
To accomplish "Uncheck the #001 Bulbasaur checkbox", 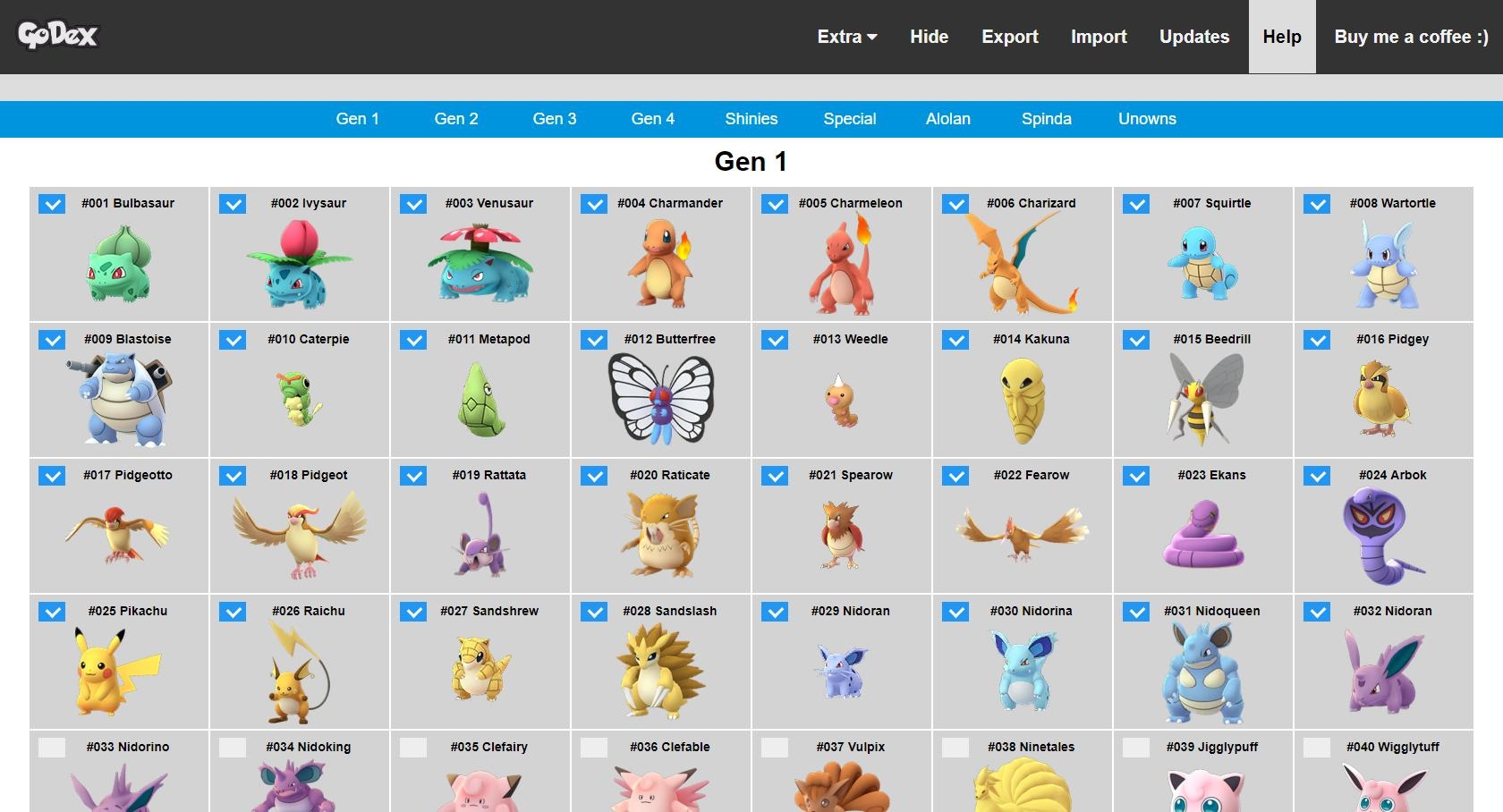I will [51, 204].
